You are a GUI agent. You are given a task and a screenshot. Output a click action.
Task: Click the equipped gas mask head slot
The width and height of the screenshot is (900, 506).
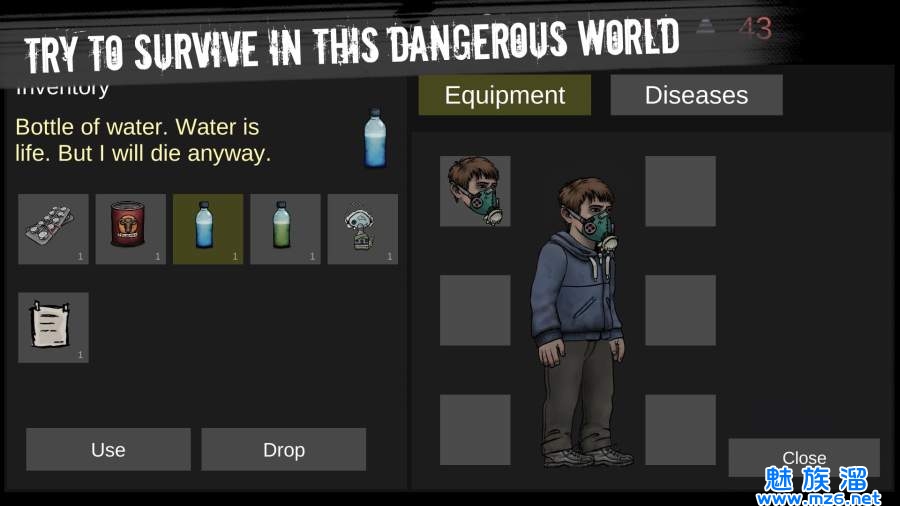(475, 191)
